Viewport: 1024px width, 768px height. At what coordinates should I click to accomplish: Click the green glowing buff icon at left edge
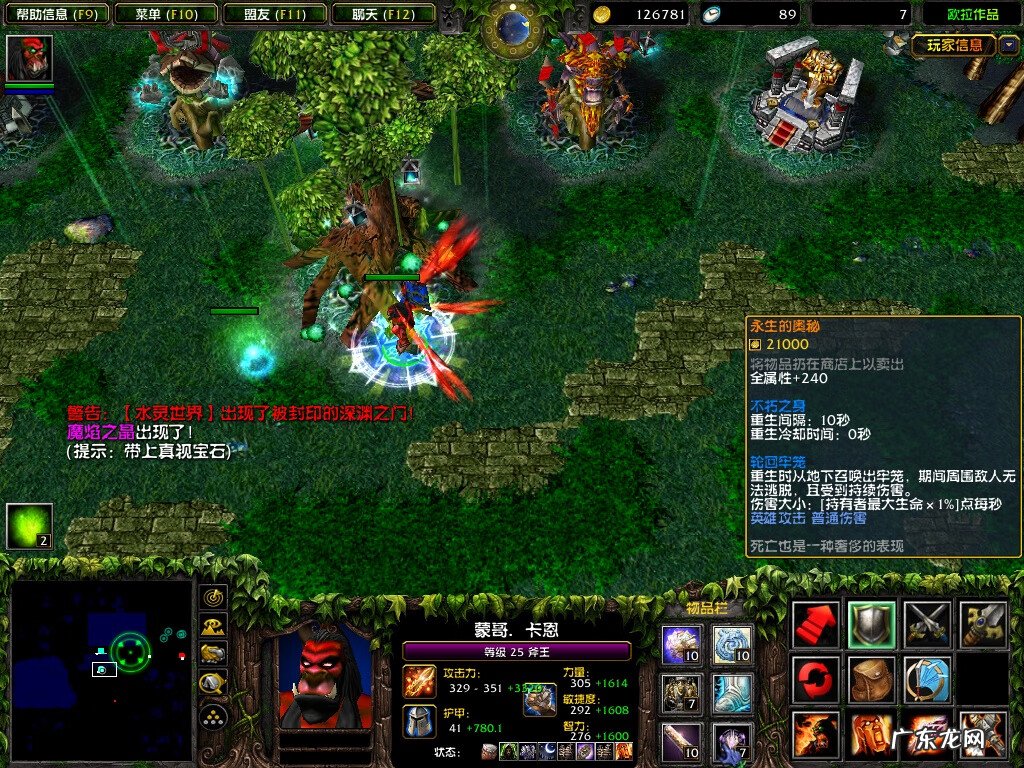point(29,526)
